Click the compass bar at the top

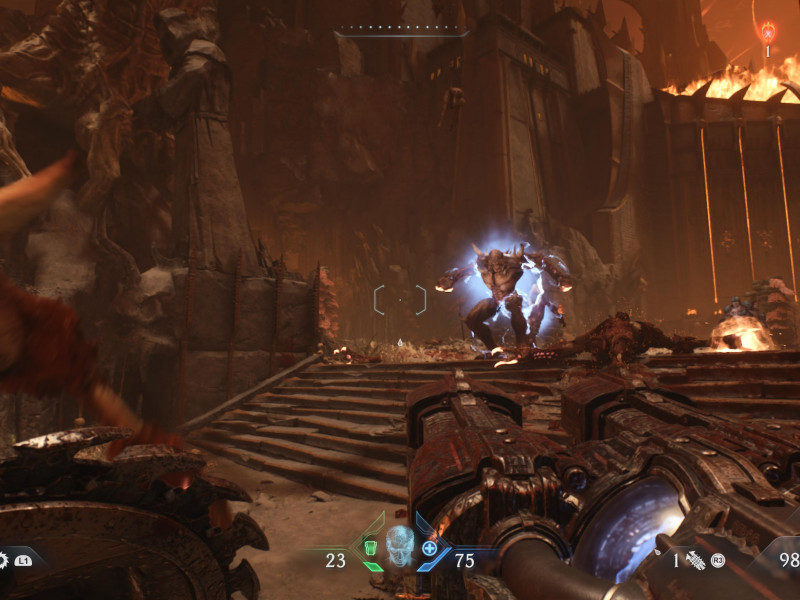pos(401,31)
